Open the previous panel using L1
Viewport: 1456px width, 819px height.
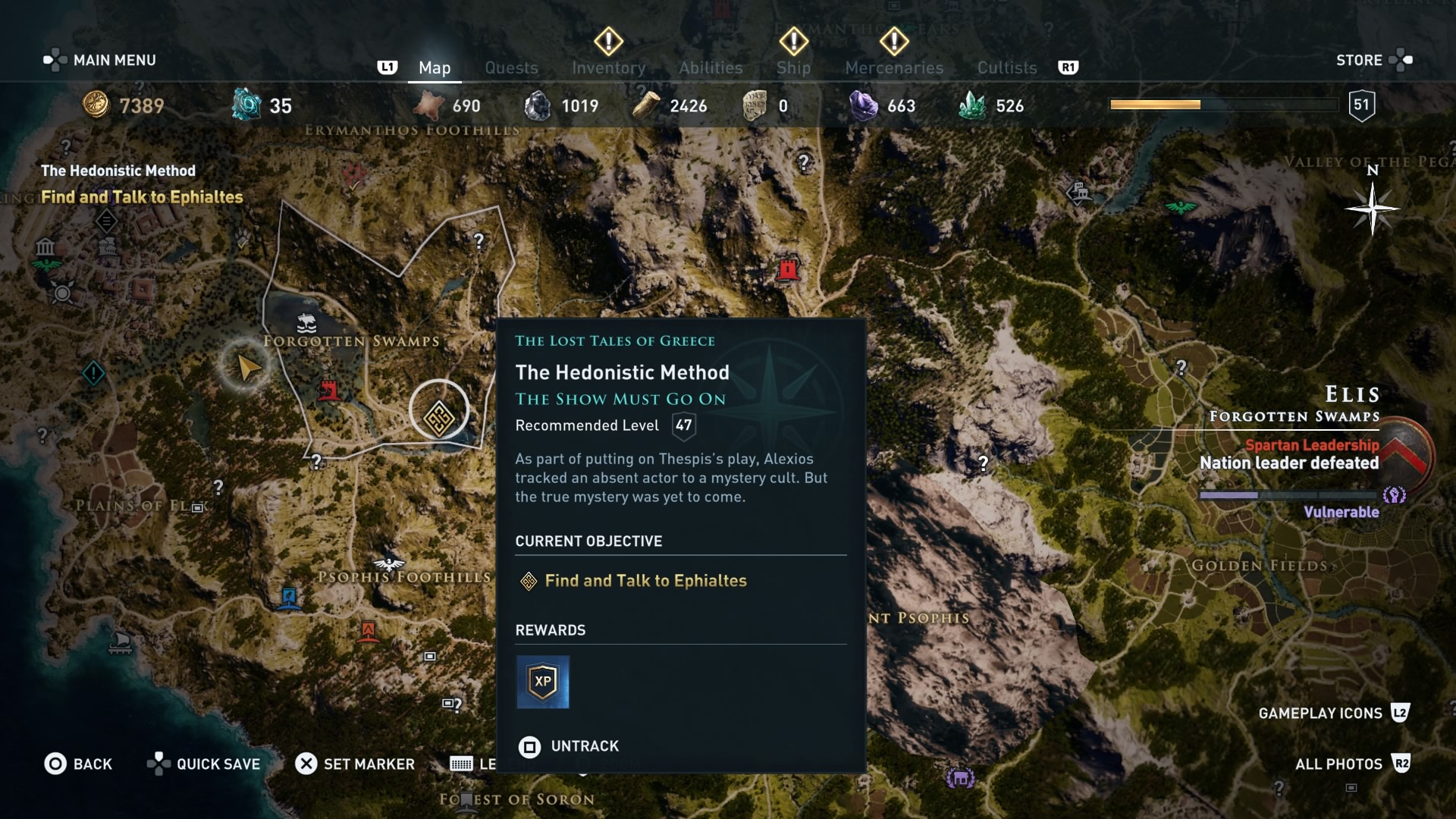(388, 67)
